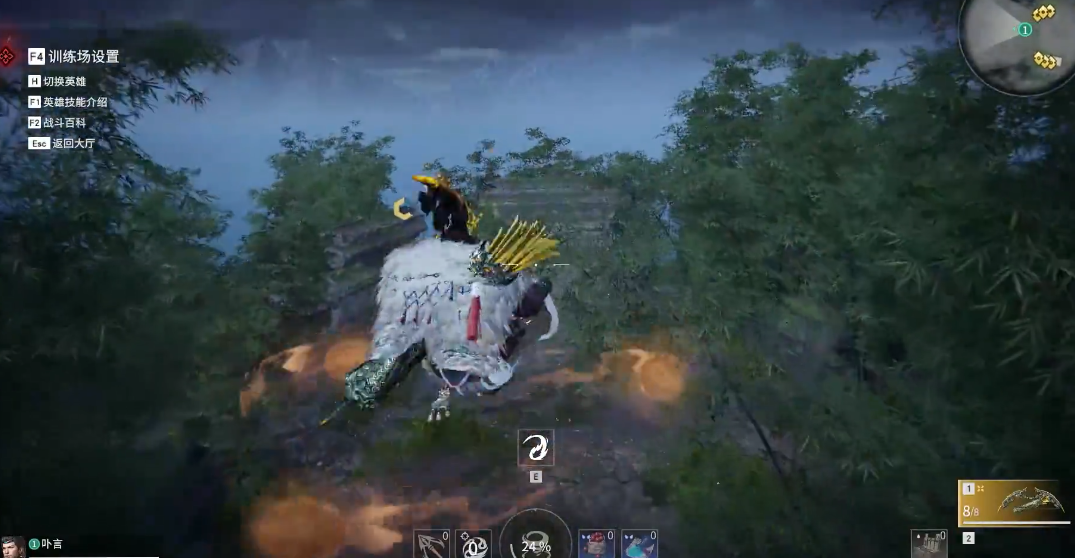Click the gray repair kit slot
1075x558 pixels.
click(x=929, y=544)
